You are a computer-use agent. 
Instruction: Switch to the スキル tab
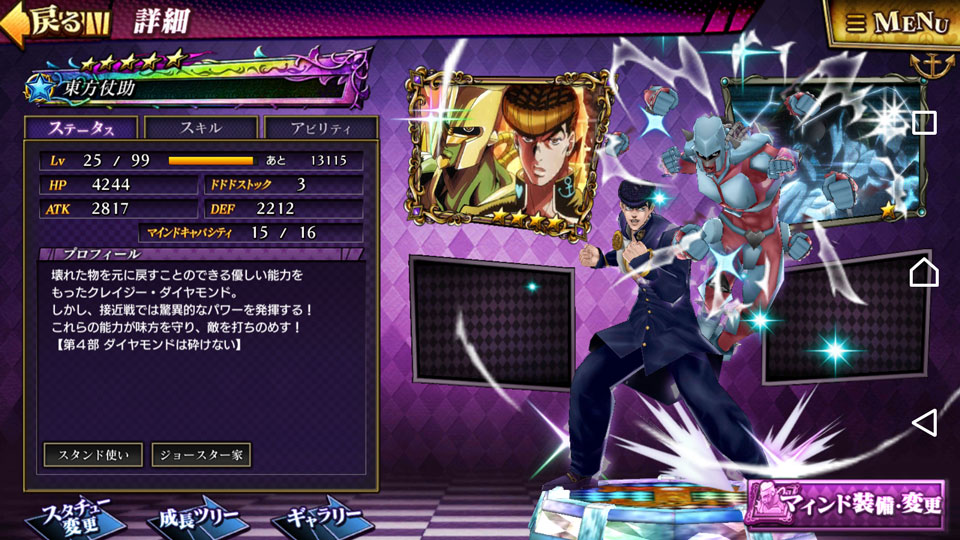tap(201, 128)
